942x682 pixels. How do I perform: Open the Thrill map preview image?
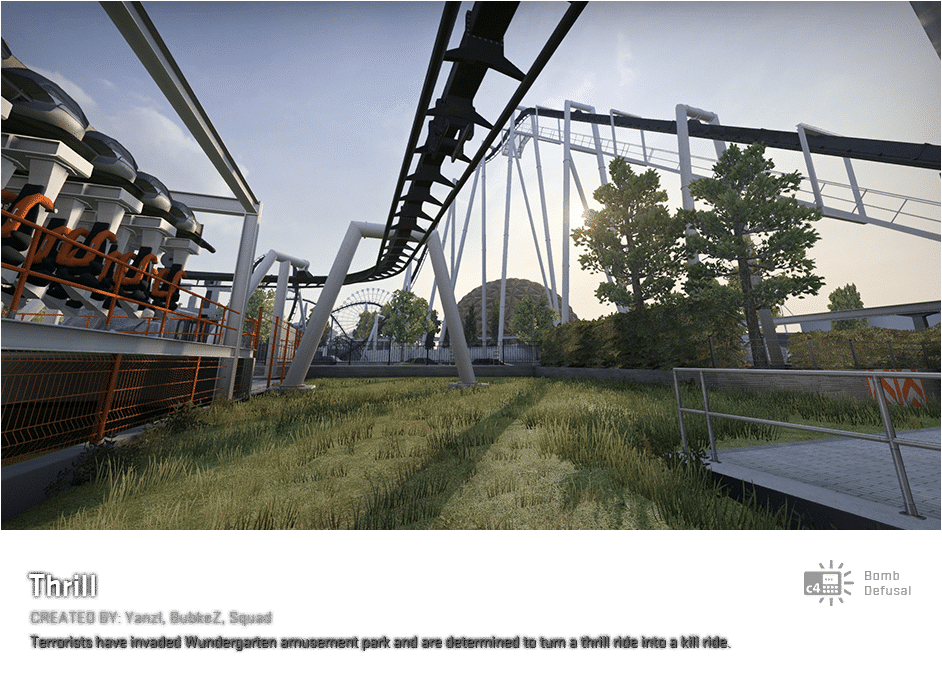[x=471, y=265]
